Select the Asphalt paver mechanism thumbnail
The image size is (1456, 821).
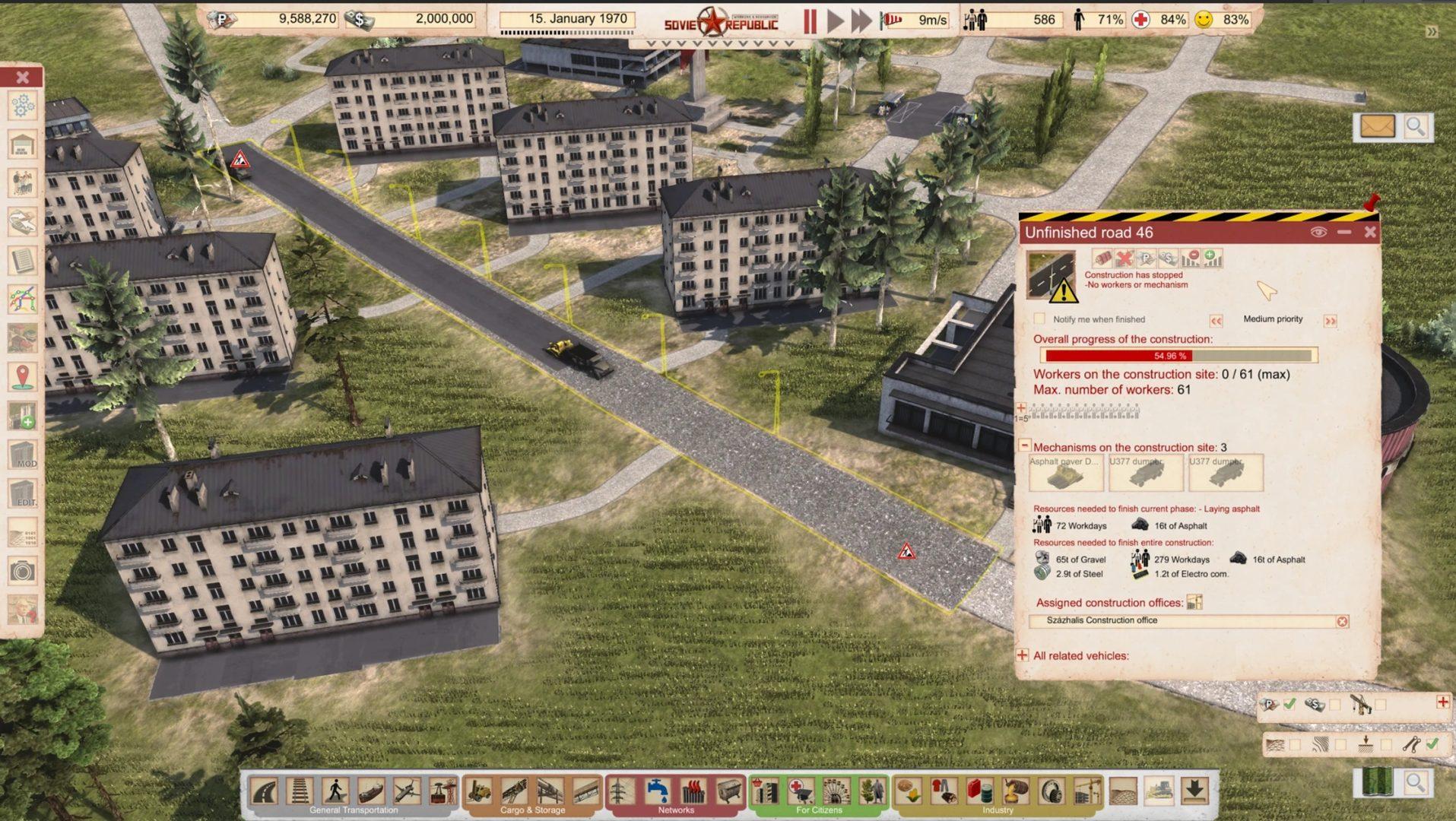(x=1065, y=474)
